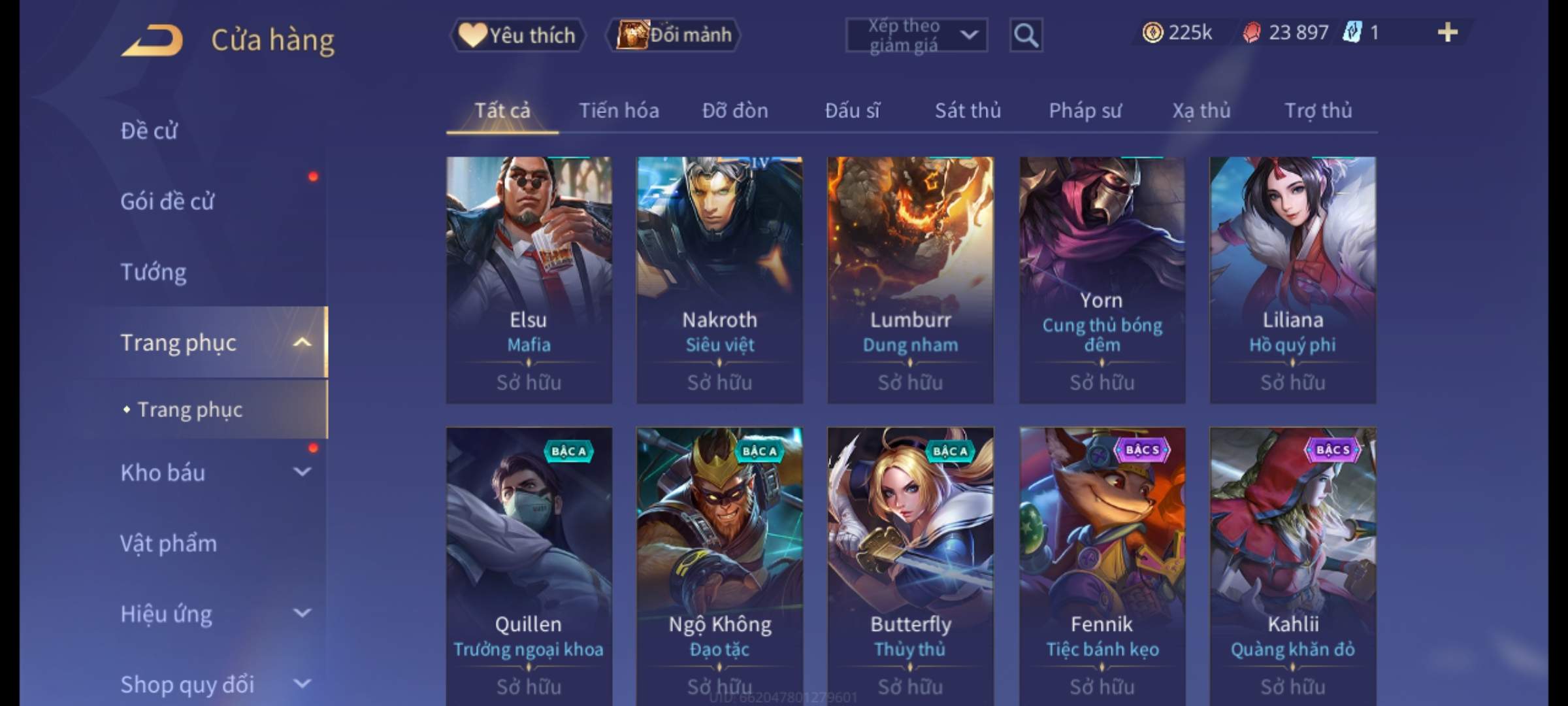
Task: Switch to the Tiến hóa tab
Action: tap(619, 110)
